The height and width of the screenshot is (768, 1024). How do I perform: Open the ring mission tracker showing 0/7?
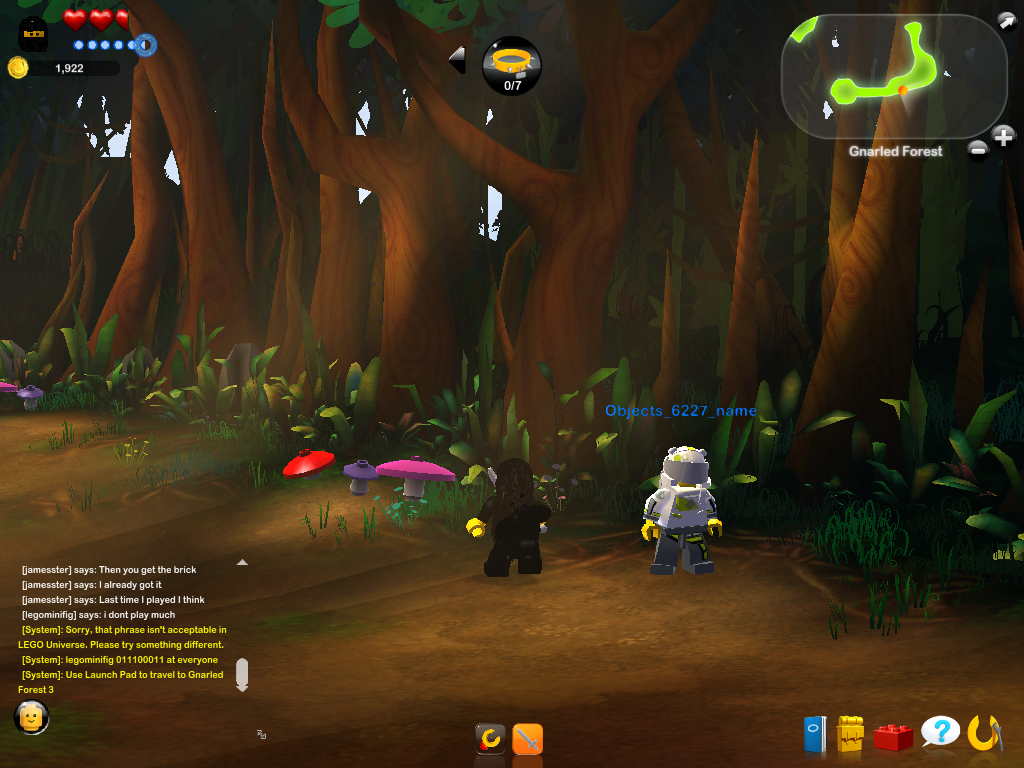(x=512, y=66)
